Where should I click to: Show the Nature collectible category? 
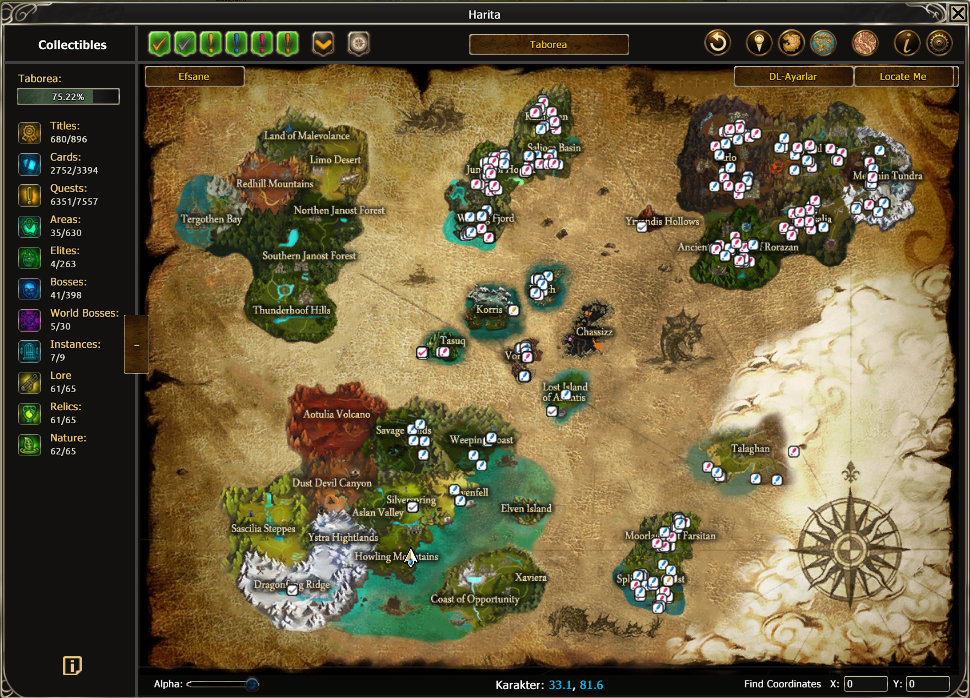click(x=30, y=444)
